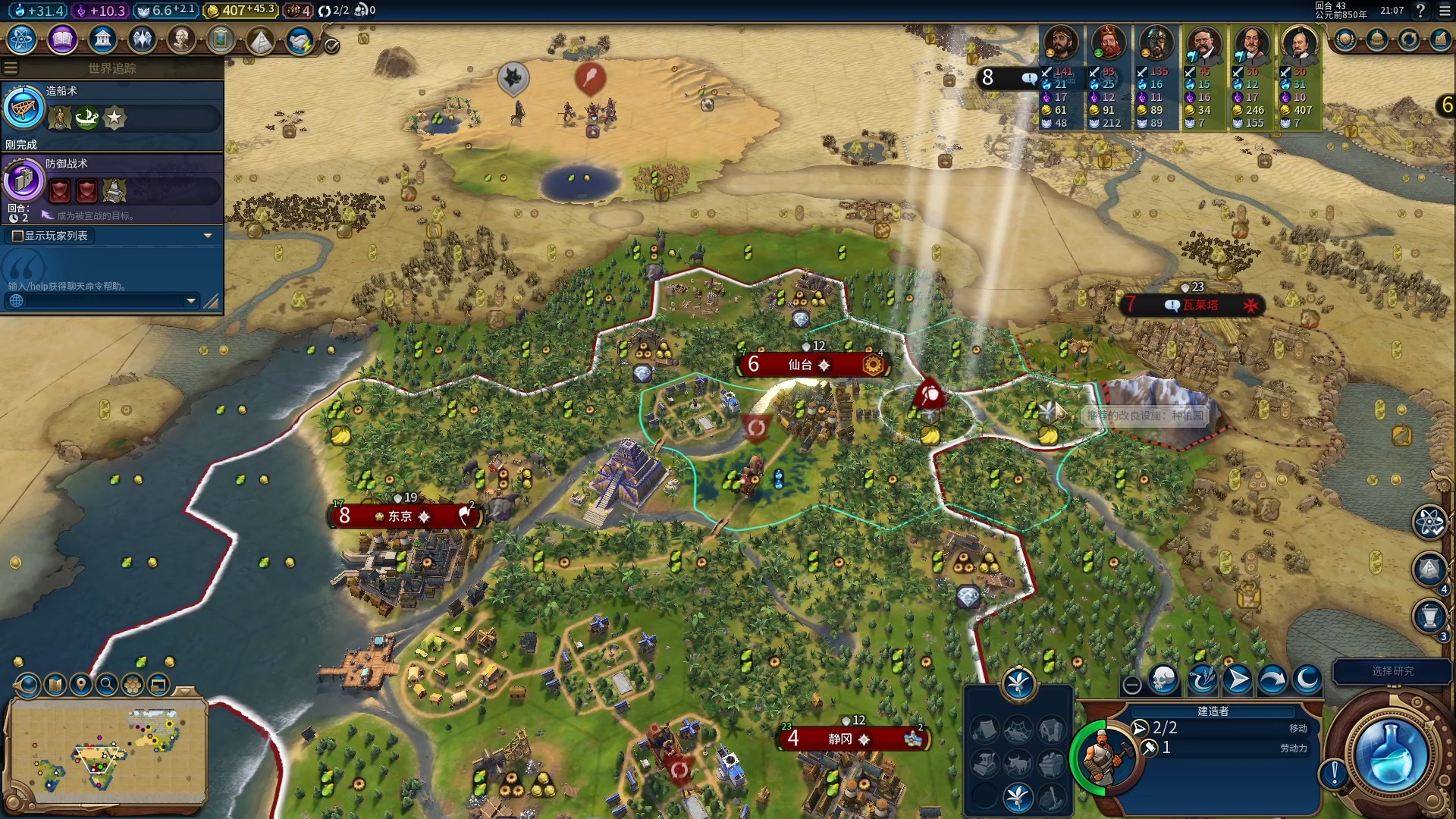Open the help question mark
Image resolution: width=1456 pixels, height=819 pixels.
pos(1420,11)
